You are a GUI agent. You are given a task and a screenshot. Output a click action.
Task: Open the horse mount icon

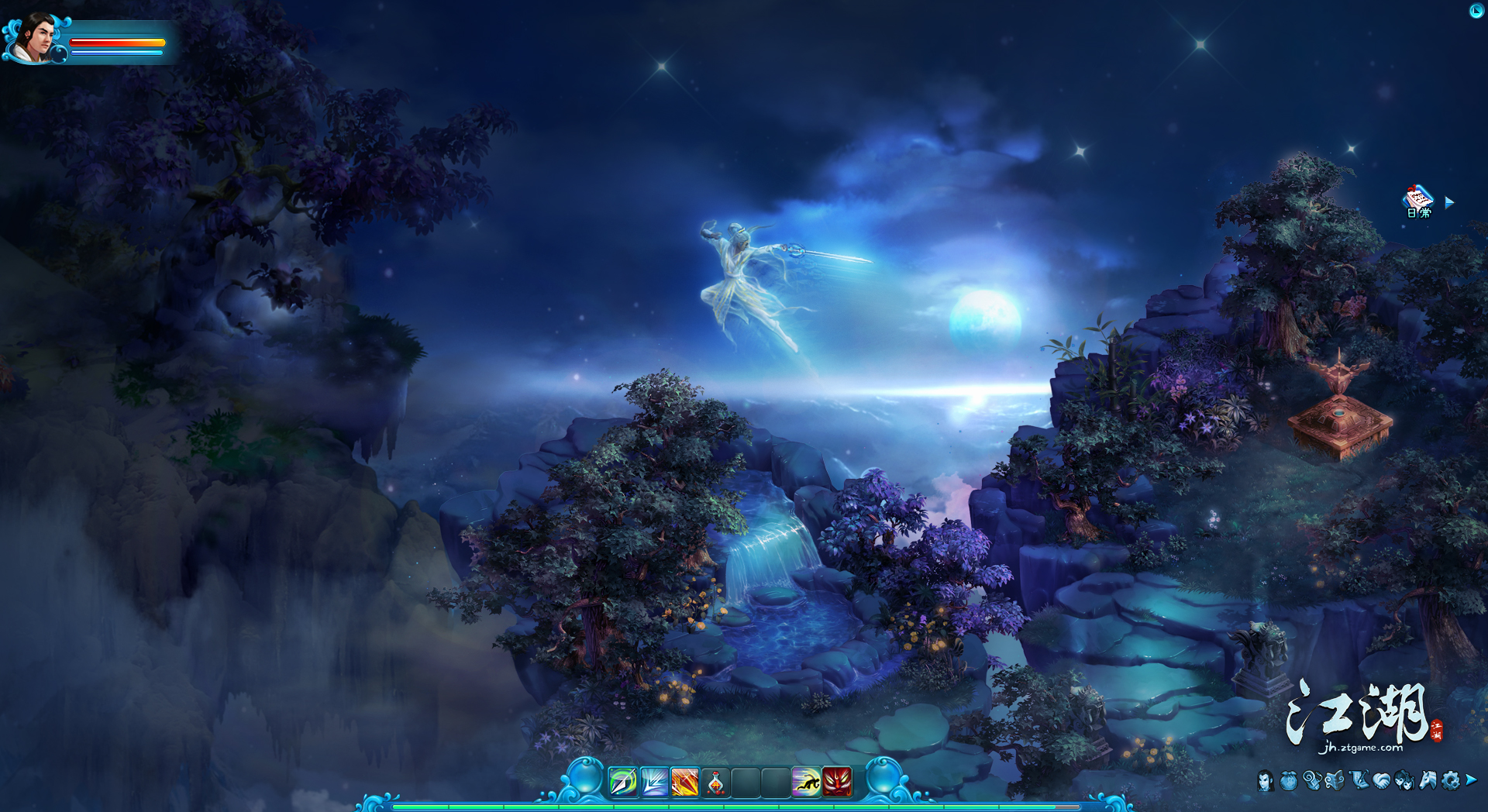tap(1428, 780)
